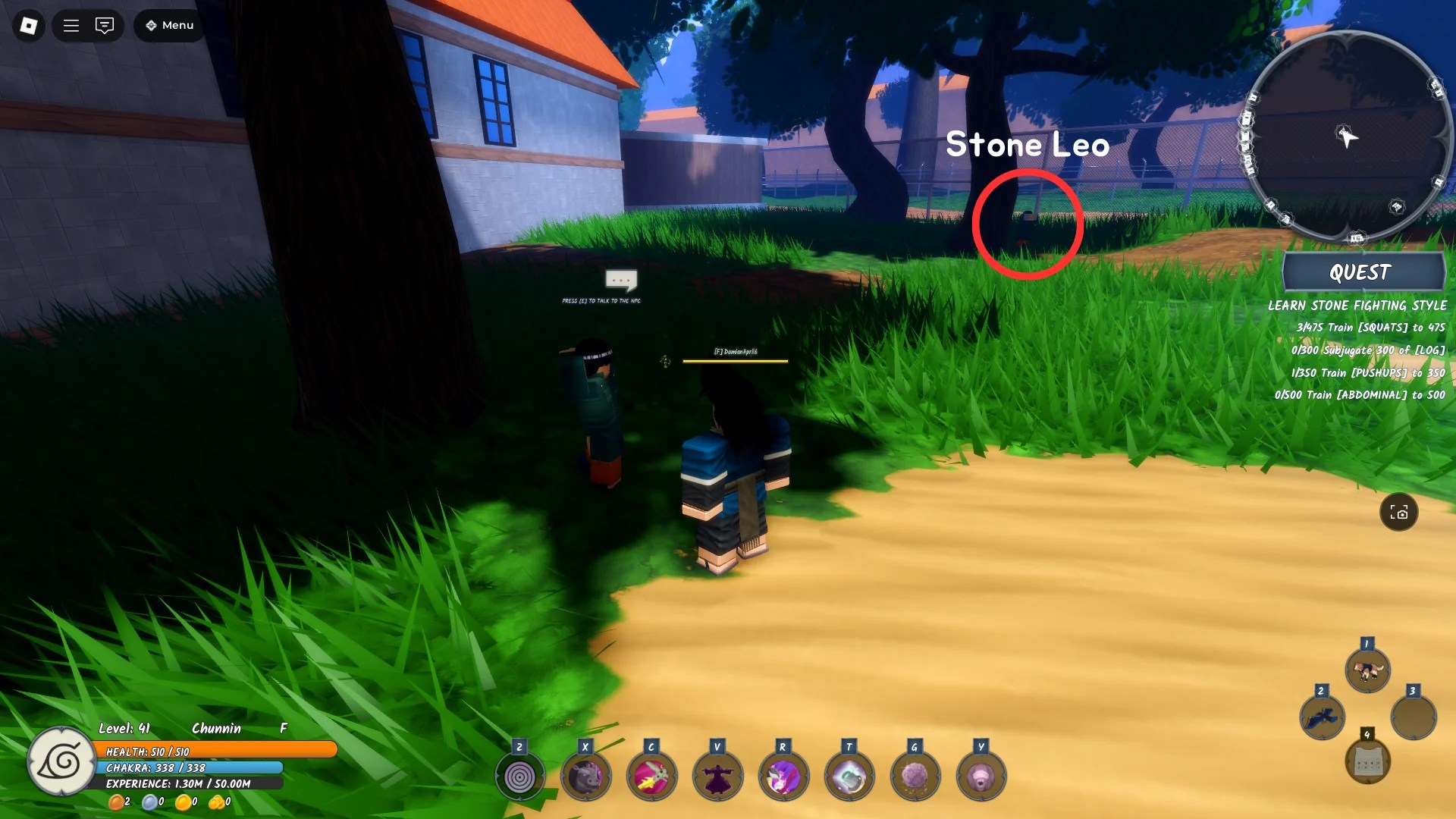Activate the T teapot ability icon

[849, 775]
